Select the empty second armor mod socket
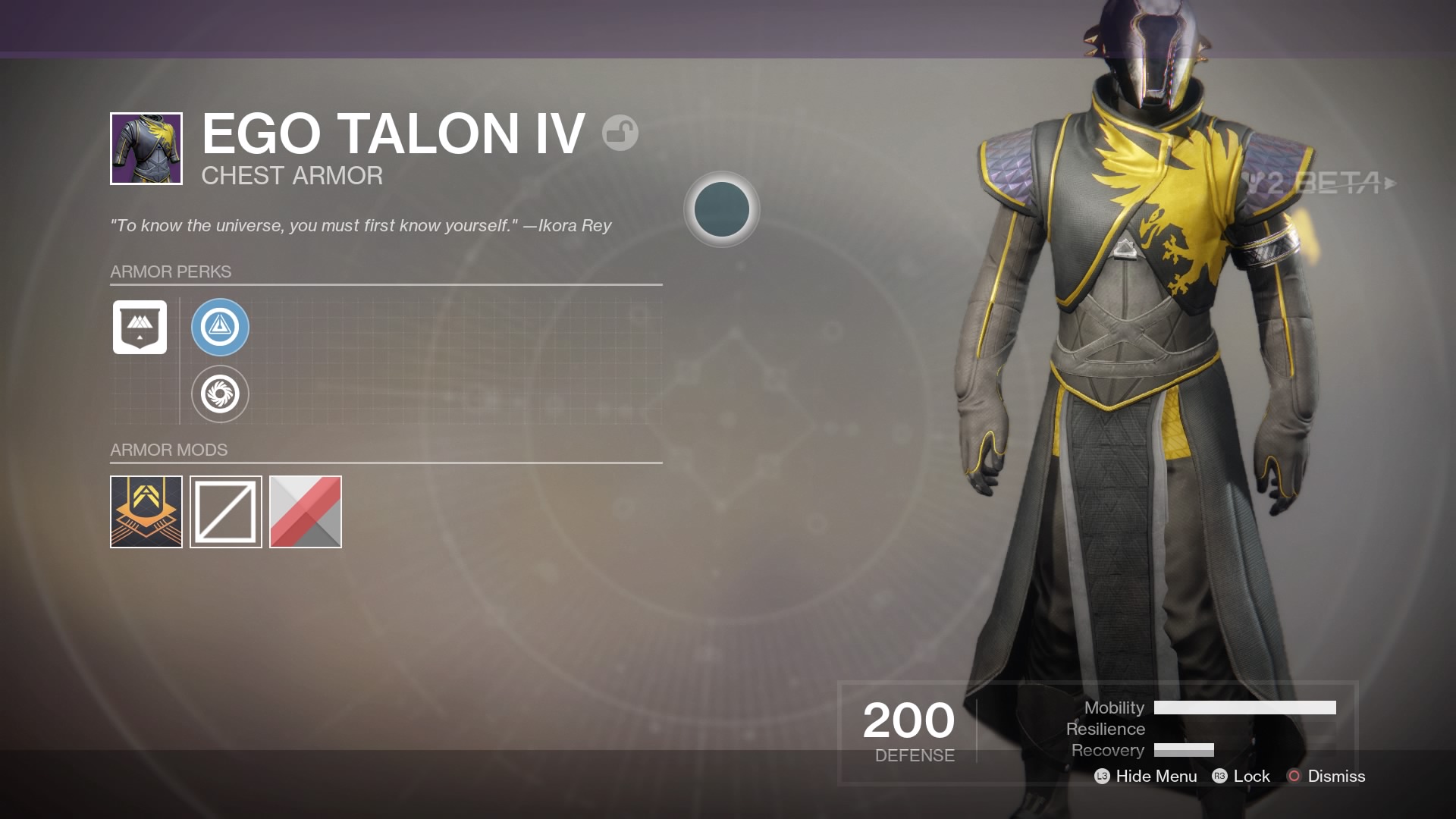 coord(225,512)
